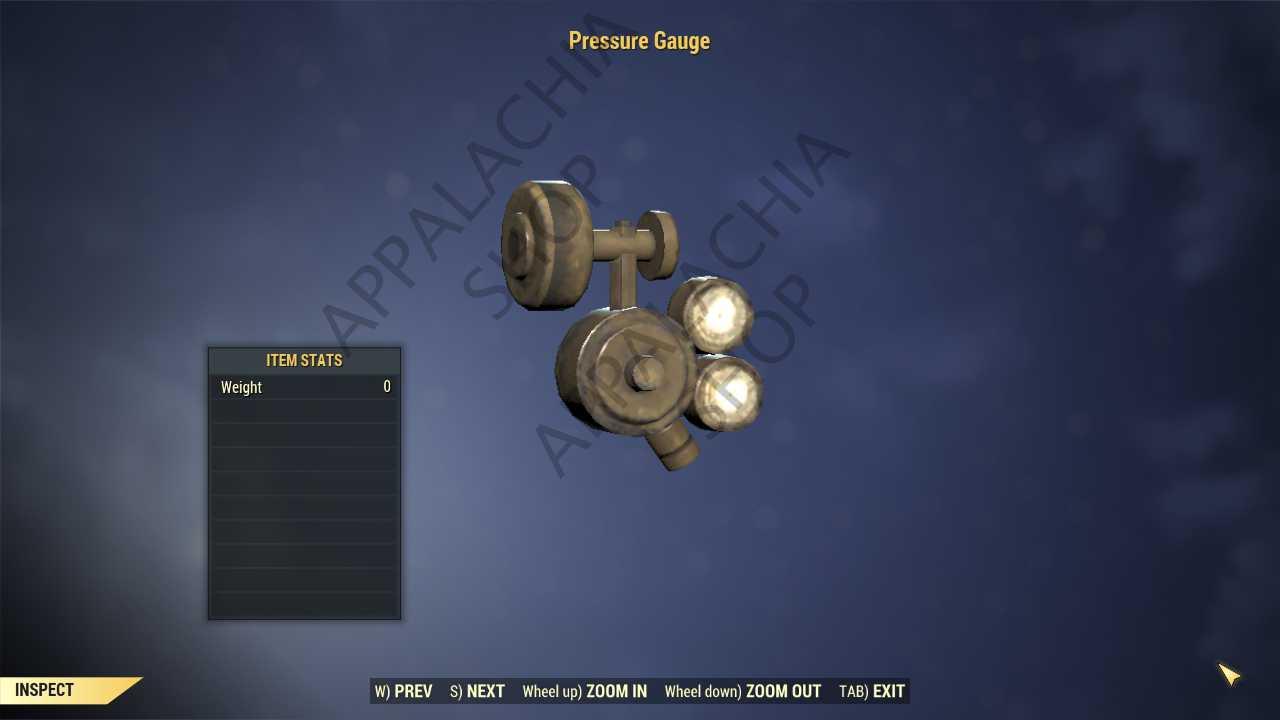EXIT the inspect view

[x=872, y=691]
